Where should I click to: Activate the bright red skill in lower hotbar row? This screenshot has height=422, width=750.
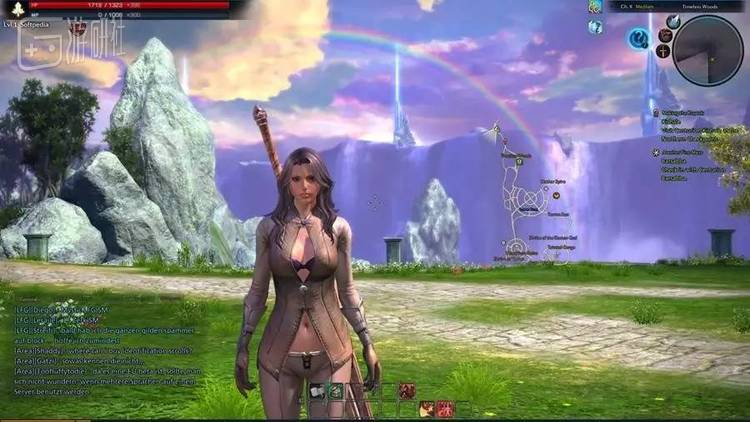(445, 408)
